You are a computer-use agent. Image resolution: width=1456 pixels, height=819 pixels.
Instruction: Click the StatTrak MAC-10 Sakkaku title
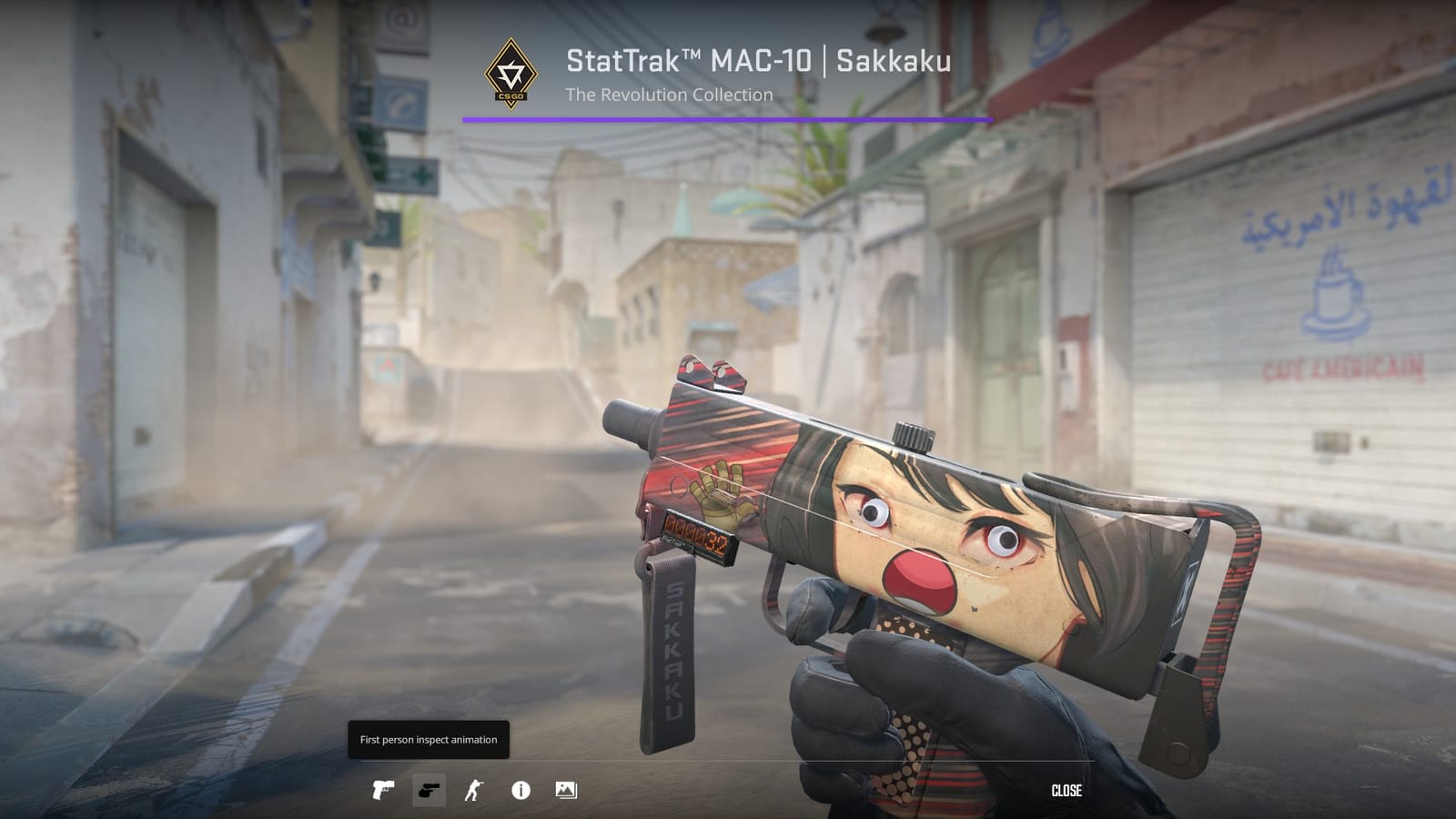coord(756,62)
